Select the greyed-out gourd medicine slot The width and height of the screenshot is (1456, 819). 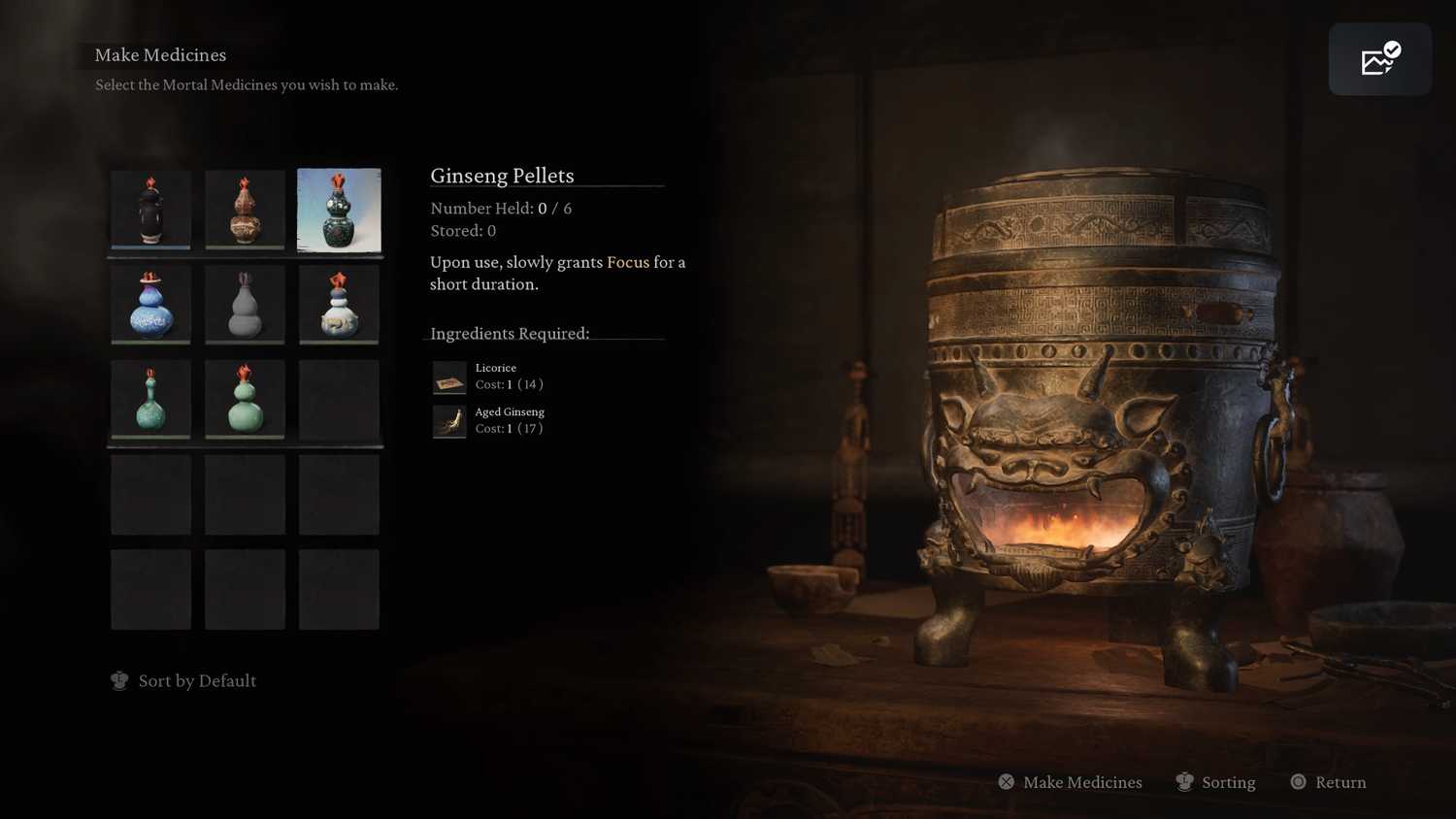(x=245, y=305)
